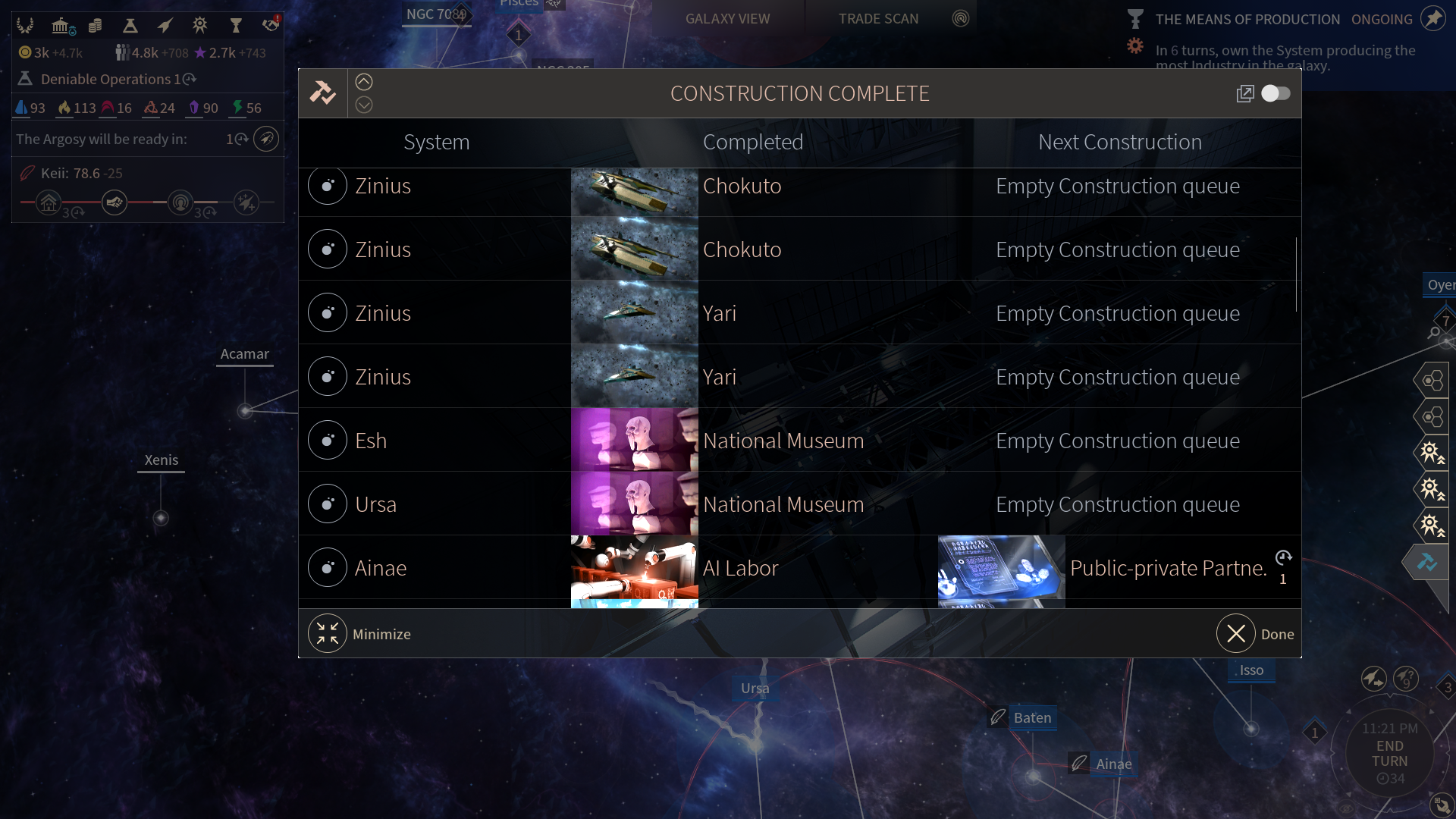Open the diplomacy handshake icon in top bar
The image size is (1456, 819).
(x=270, y=27)
